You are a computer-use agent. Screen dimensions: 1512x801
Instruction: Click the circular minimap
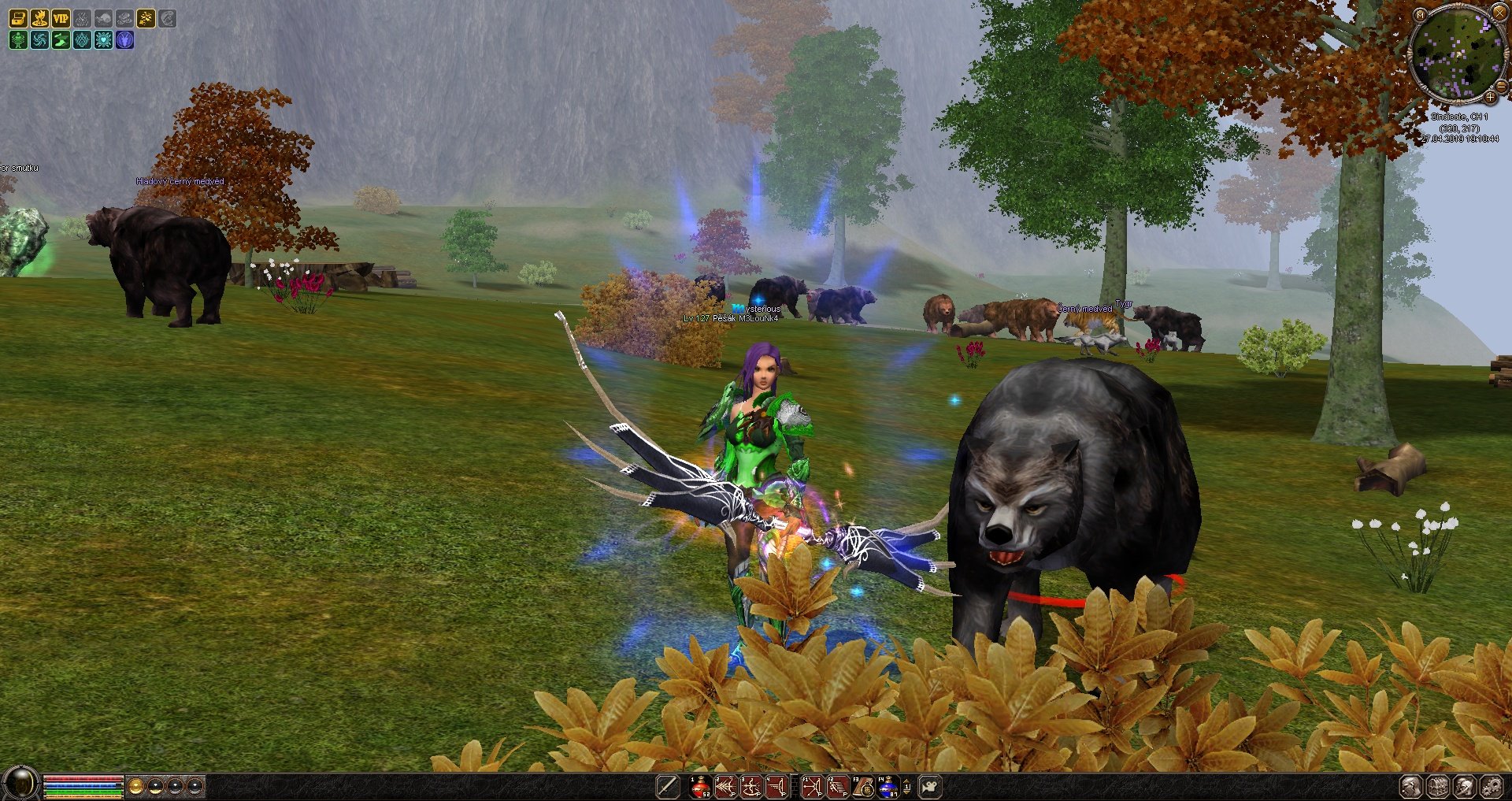tap(1455, 55)
